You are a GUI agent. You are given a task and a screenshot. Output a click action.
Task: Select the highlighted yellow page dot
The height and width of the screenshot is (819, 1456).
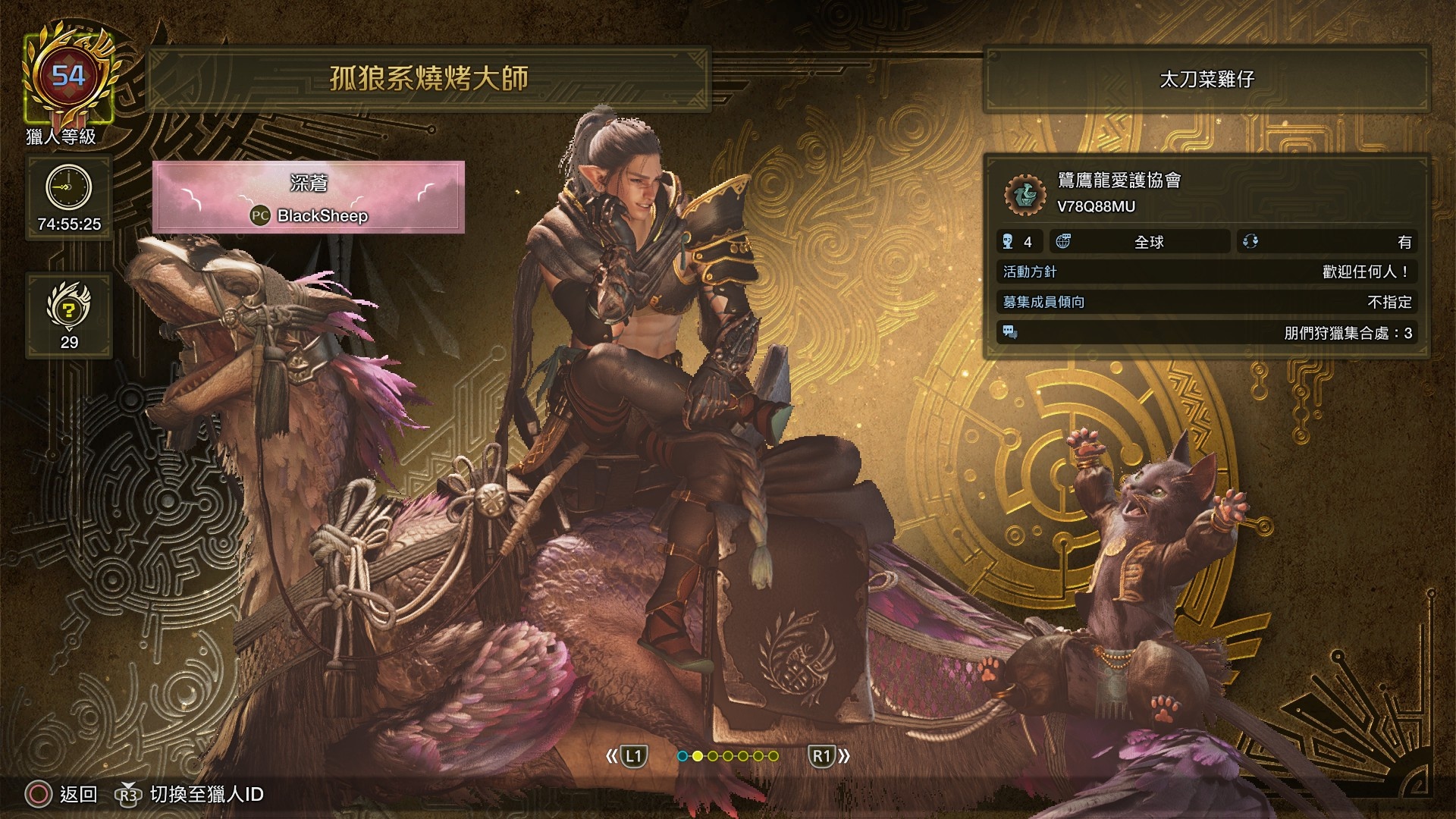[698, 756]
